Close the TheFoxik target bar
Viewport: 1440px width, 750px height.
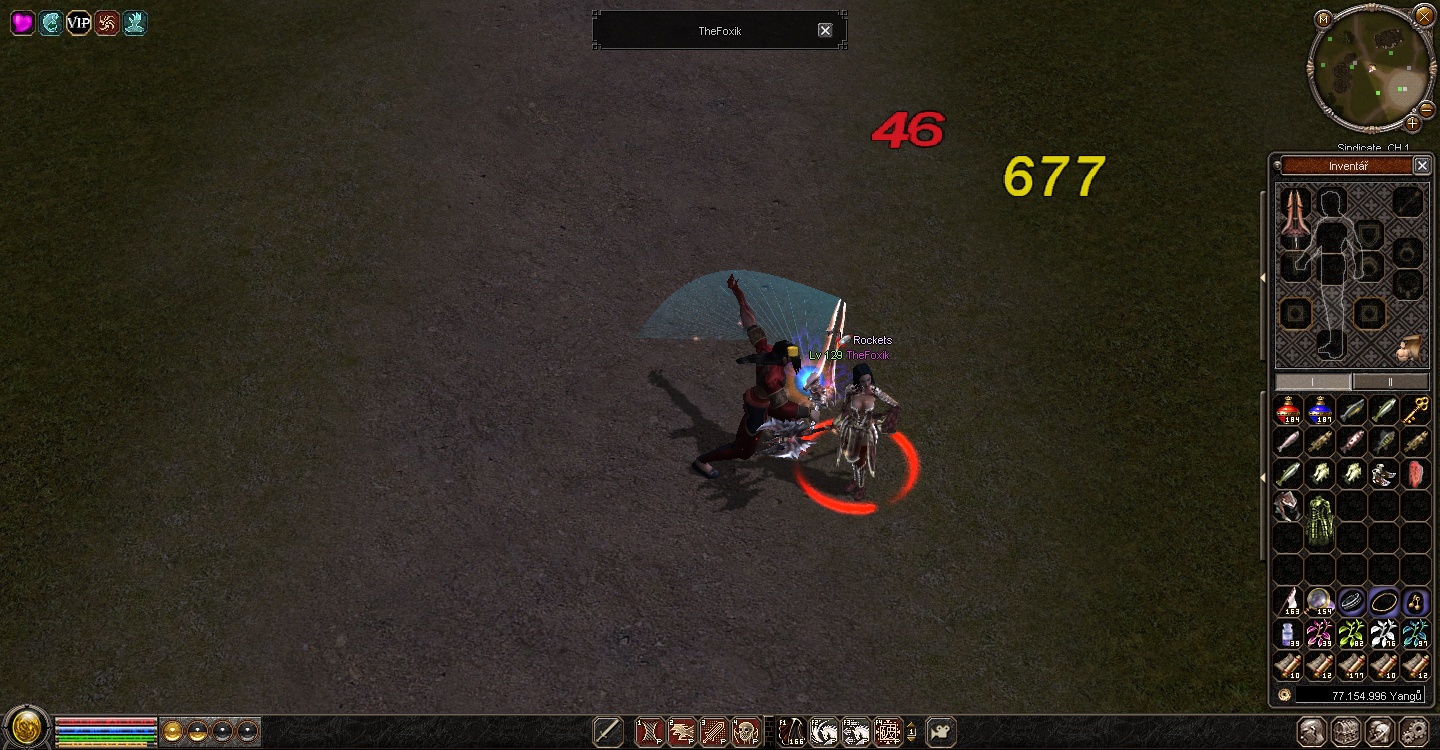[825, 30]
